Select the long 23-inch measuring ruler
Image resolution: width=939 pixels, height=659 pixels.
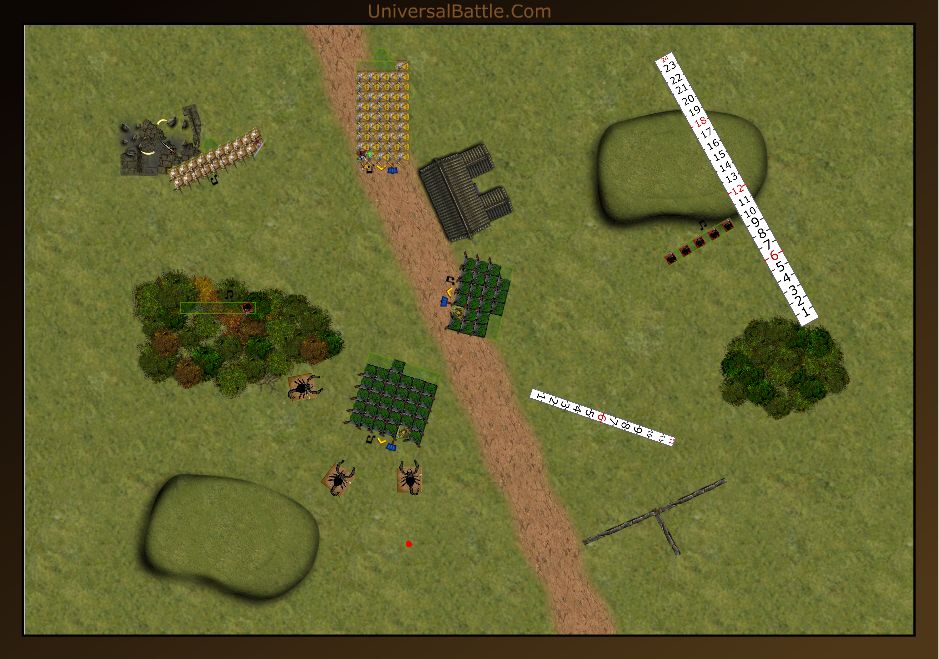click(737, 189)
